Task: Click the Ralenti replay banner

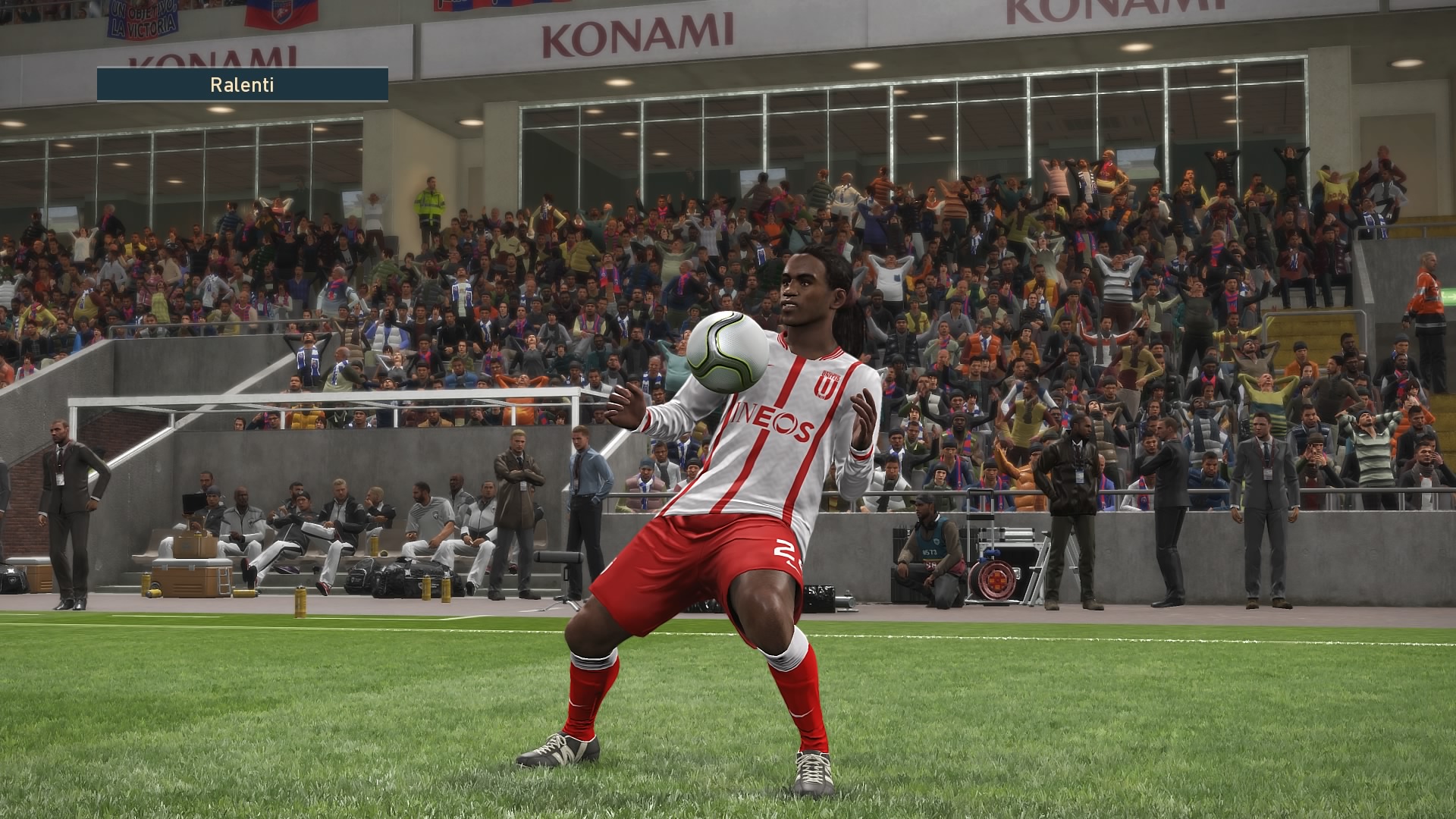Action: point(242,84)
